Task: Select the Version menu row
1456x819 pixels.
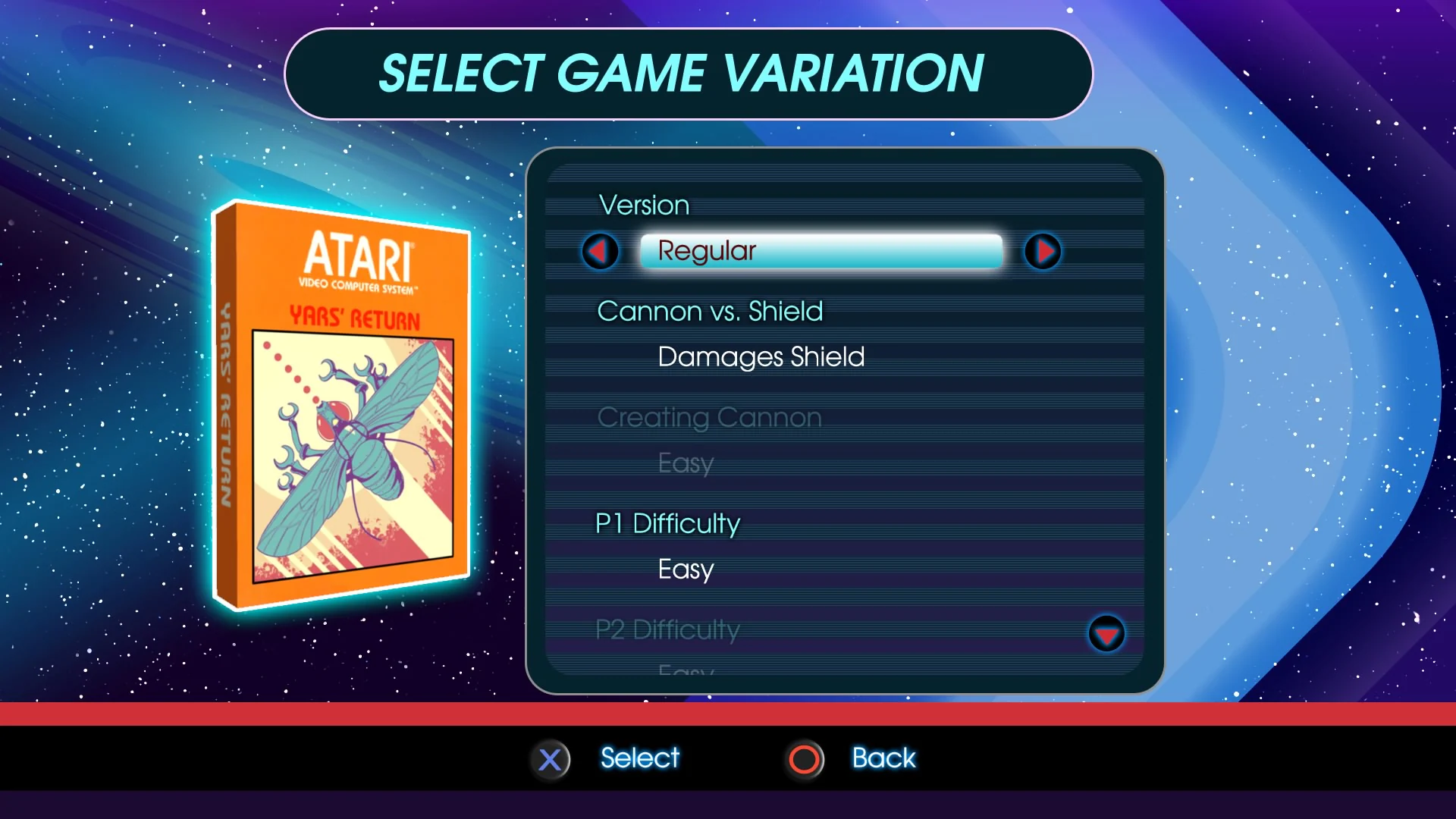Action: [643, 204]
